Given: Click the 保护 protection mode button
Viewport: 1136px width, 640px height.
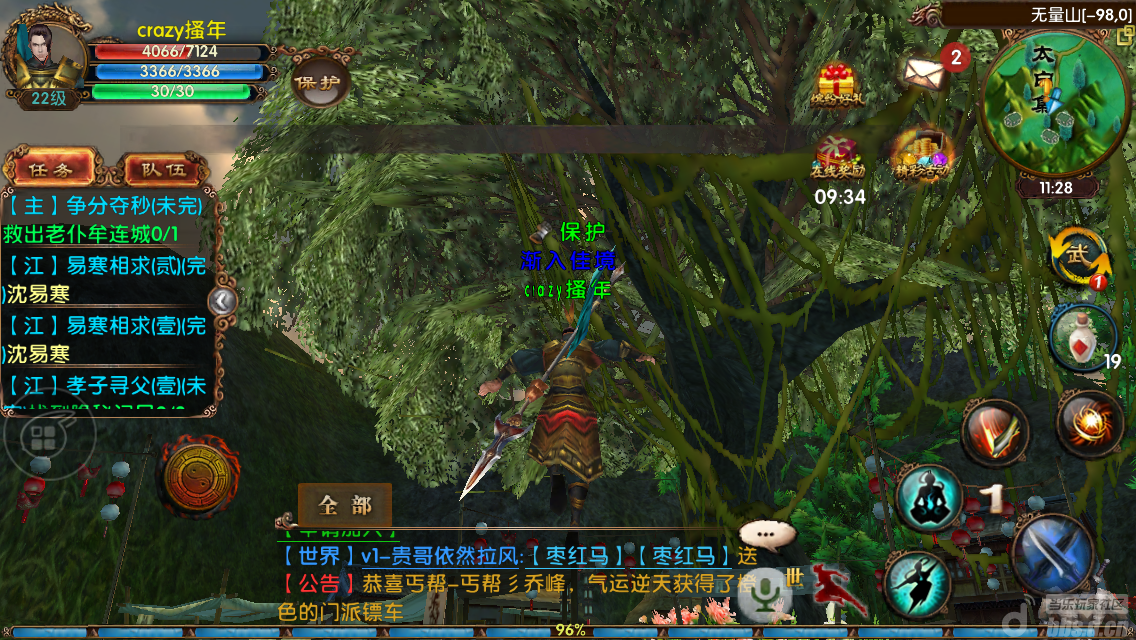Looking at the screenshot, I should [x=318, y=84].
